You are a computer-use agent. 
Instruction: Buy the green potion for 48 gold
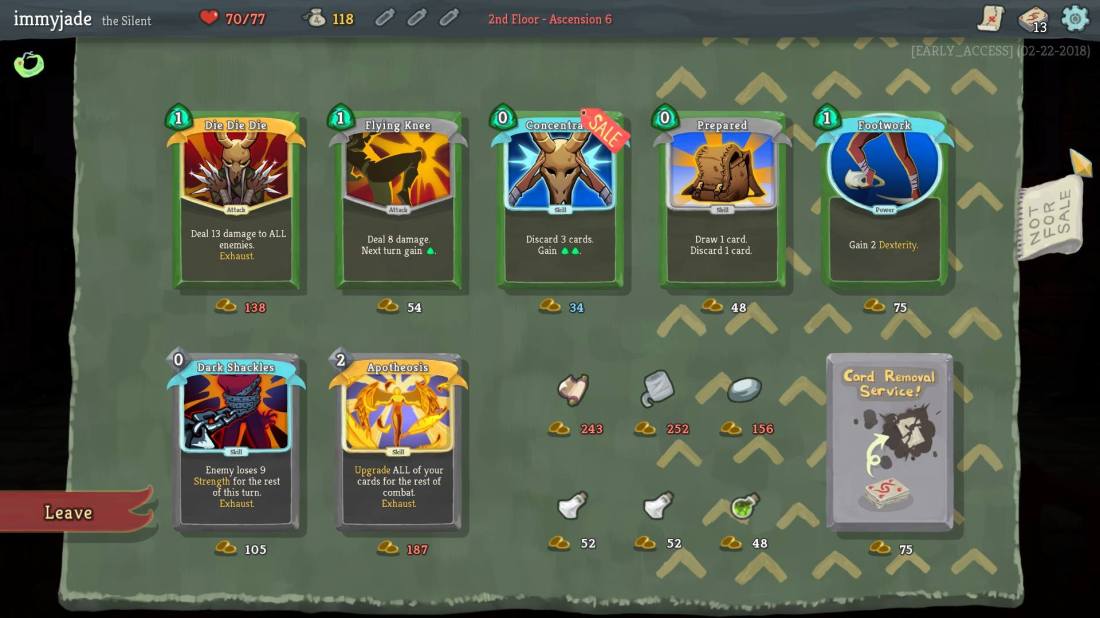coord(744,506)
